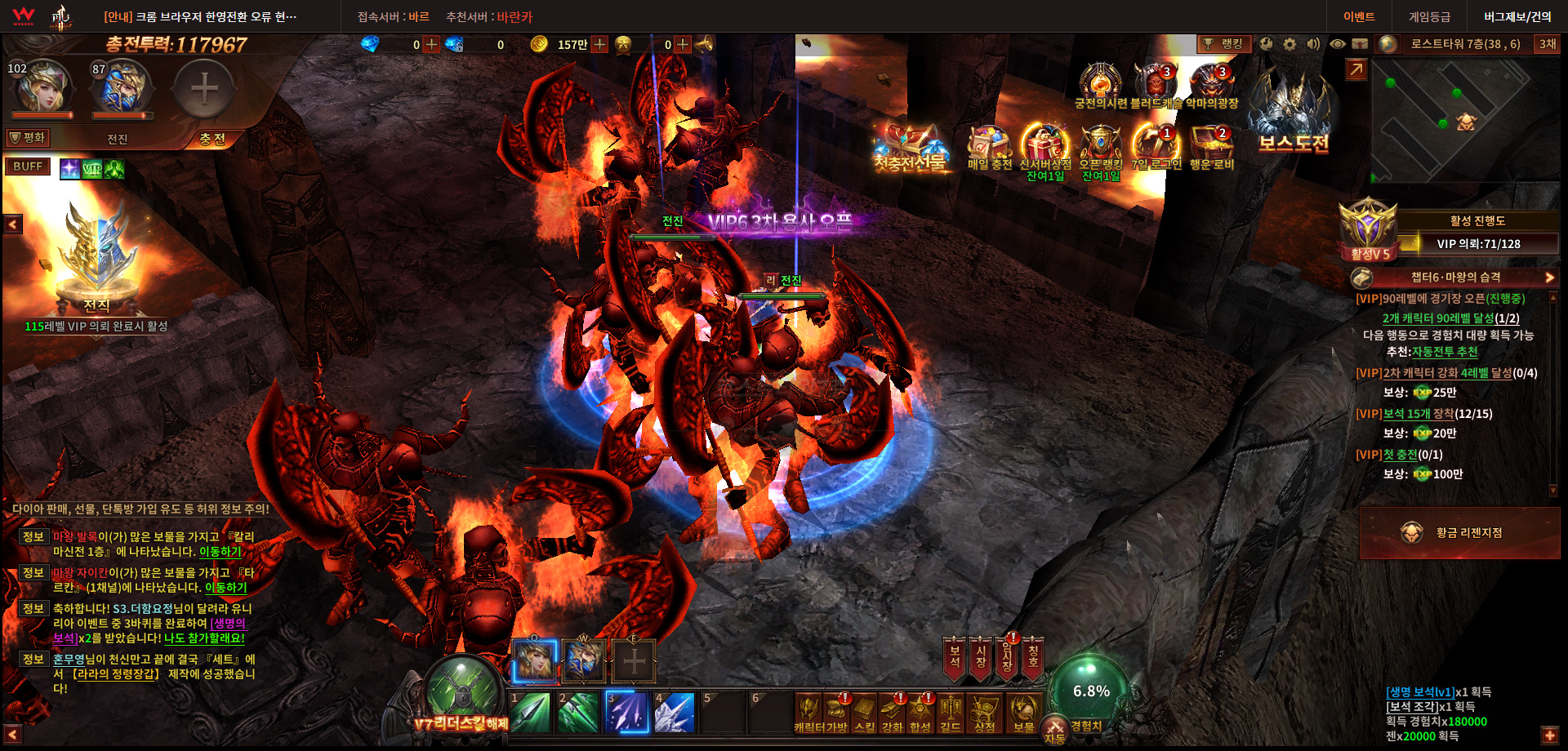Open the 보스도전 boss challenge
Viewport: 1568px width, 751px height.
(x=1294, y=114)
